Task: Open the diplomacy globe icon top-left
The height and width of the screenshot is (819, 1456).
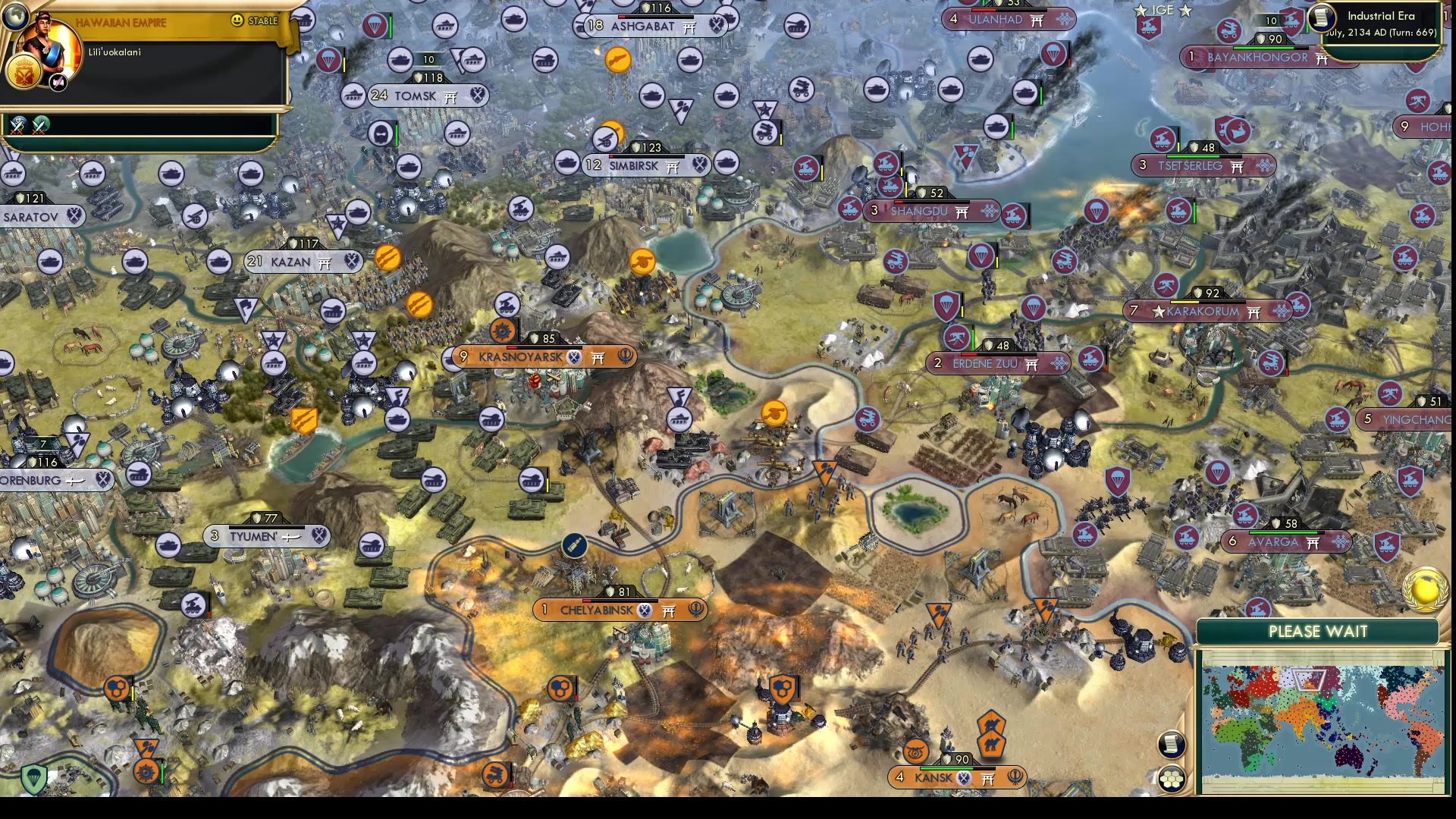Action: pos(14,17)
